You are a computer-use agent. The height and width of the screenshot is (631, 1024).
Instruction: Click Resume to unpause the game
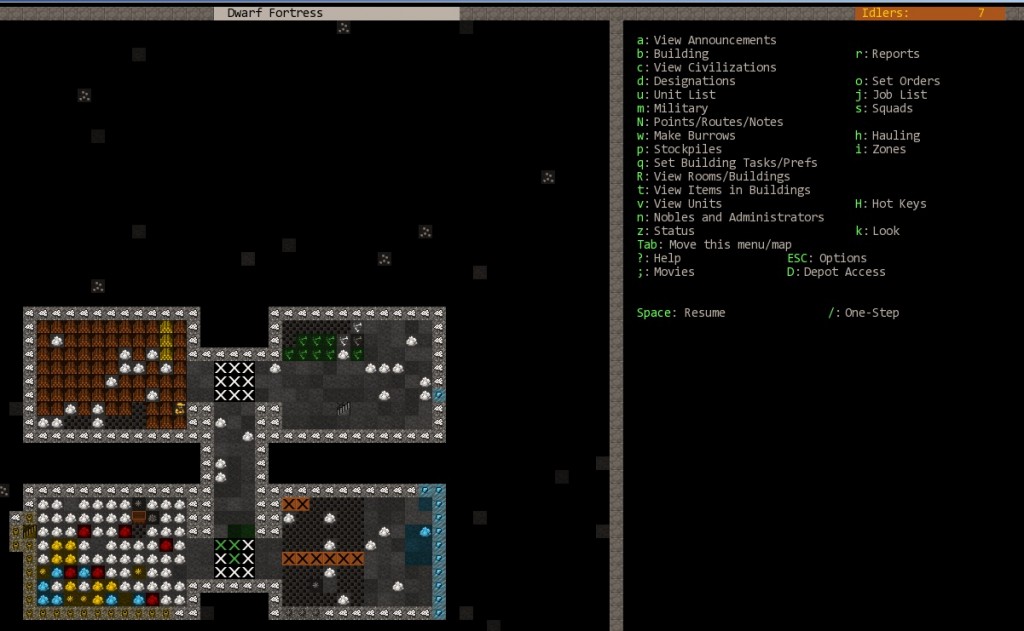[x=704, y=313]
